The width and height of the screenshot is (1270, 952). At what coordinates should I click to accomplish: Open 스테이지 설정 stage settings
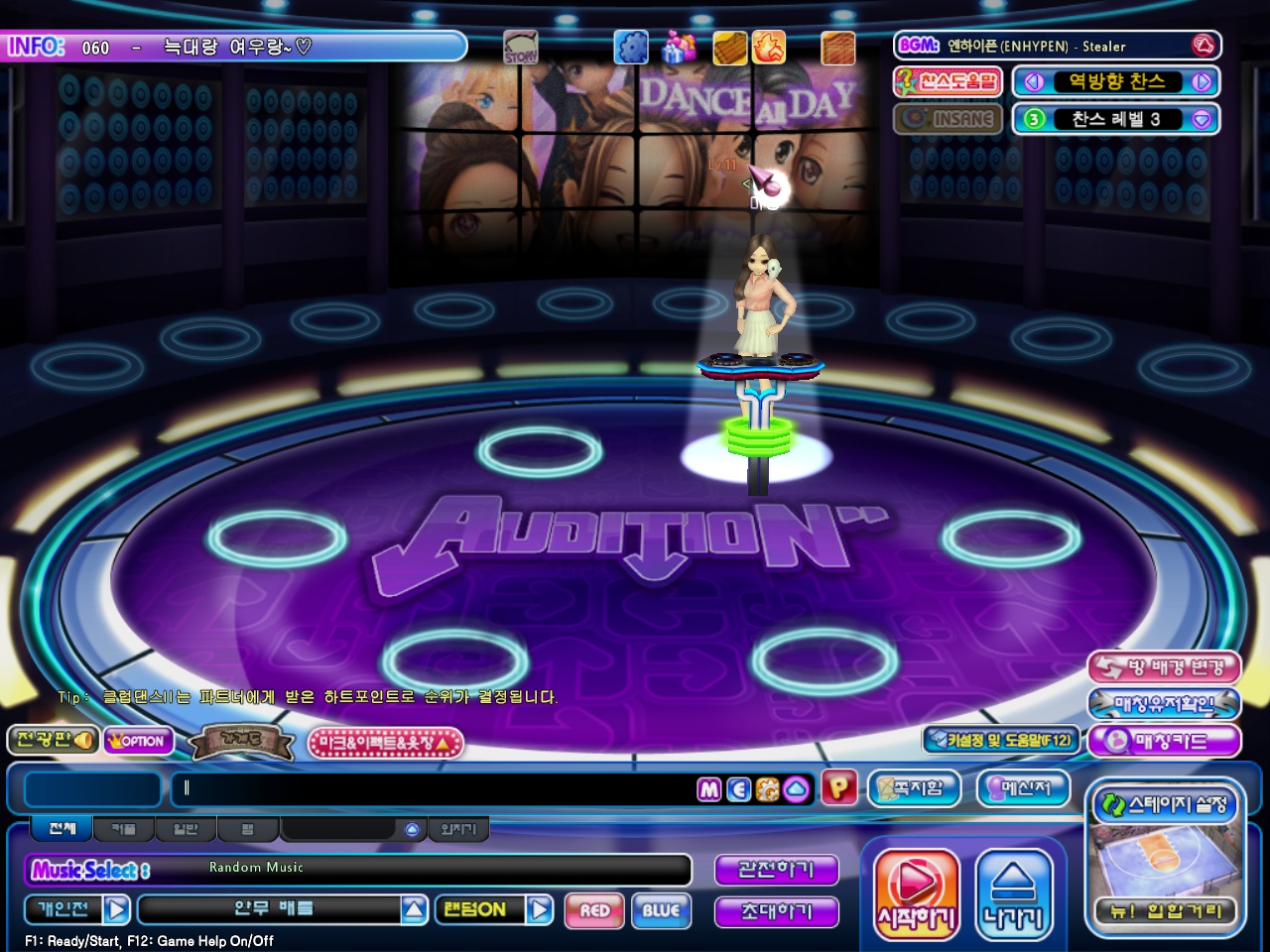(1165, 804)
